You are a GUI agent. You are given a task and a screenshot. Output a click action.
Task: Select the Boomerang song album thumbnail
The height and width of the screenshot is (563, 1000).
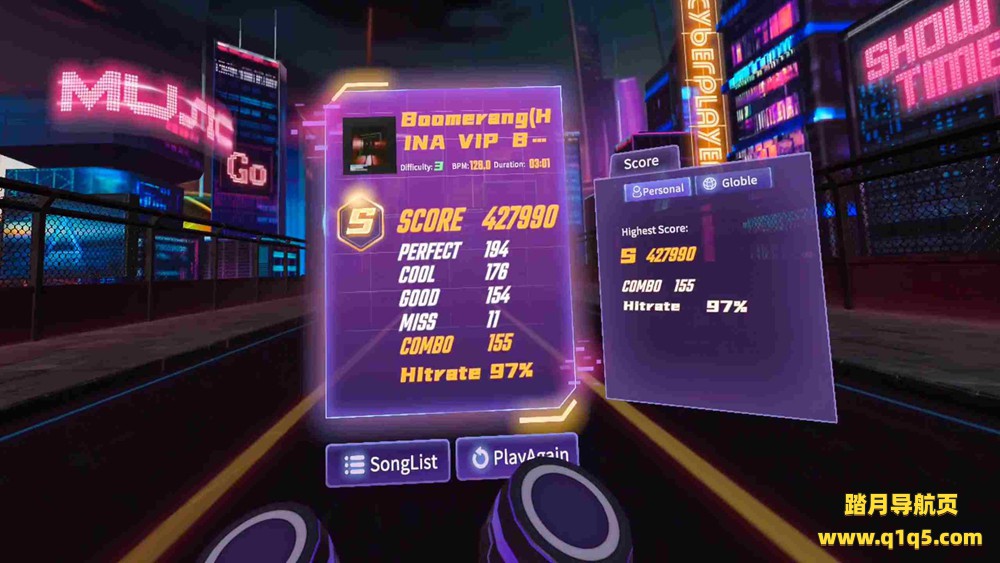tap(368, 146)
